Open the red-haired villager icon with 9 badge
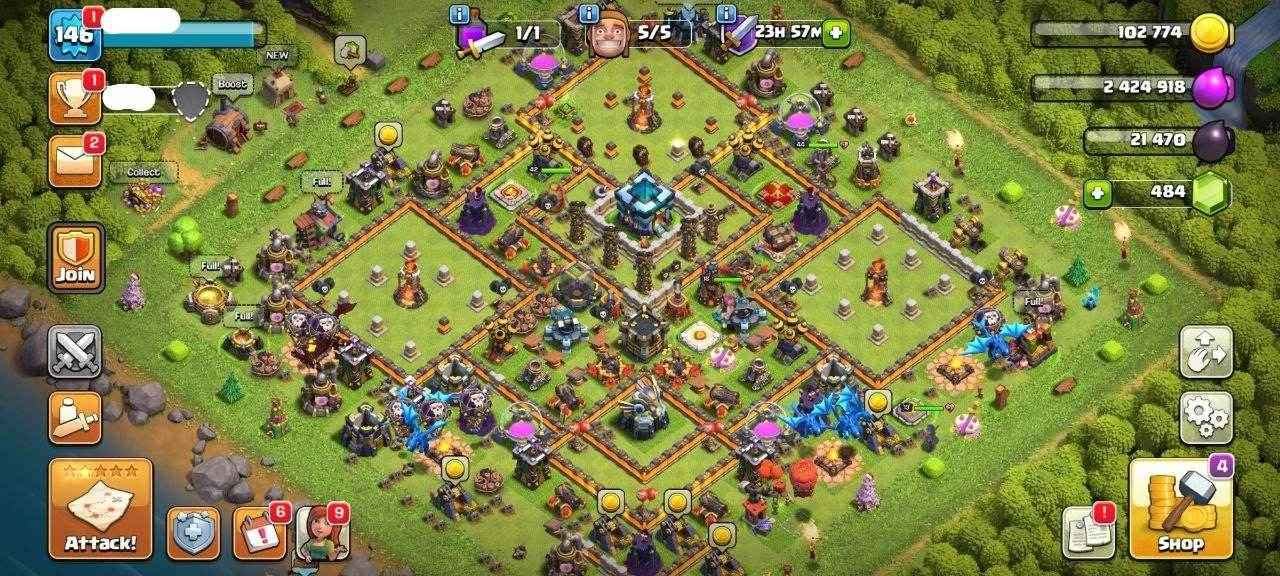1280x576 pixels. click(x=320, y=533)
